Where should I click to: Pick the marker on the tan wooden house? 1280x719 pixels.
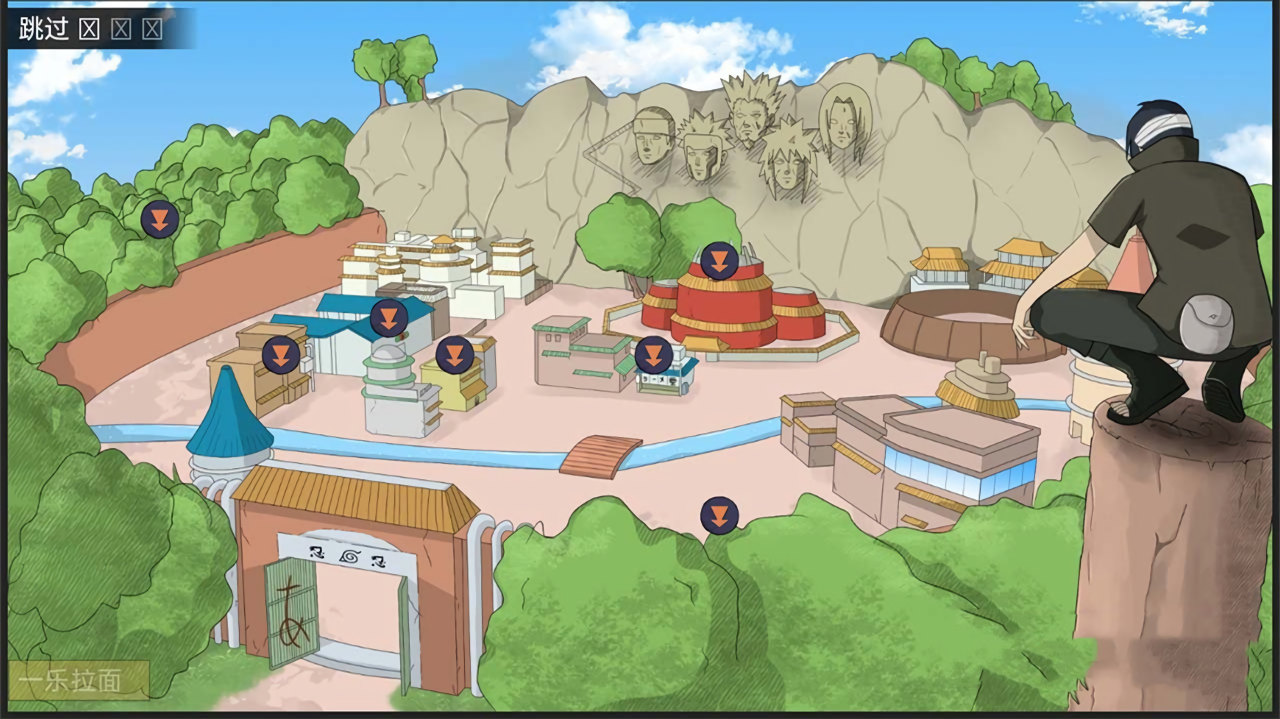281,354
